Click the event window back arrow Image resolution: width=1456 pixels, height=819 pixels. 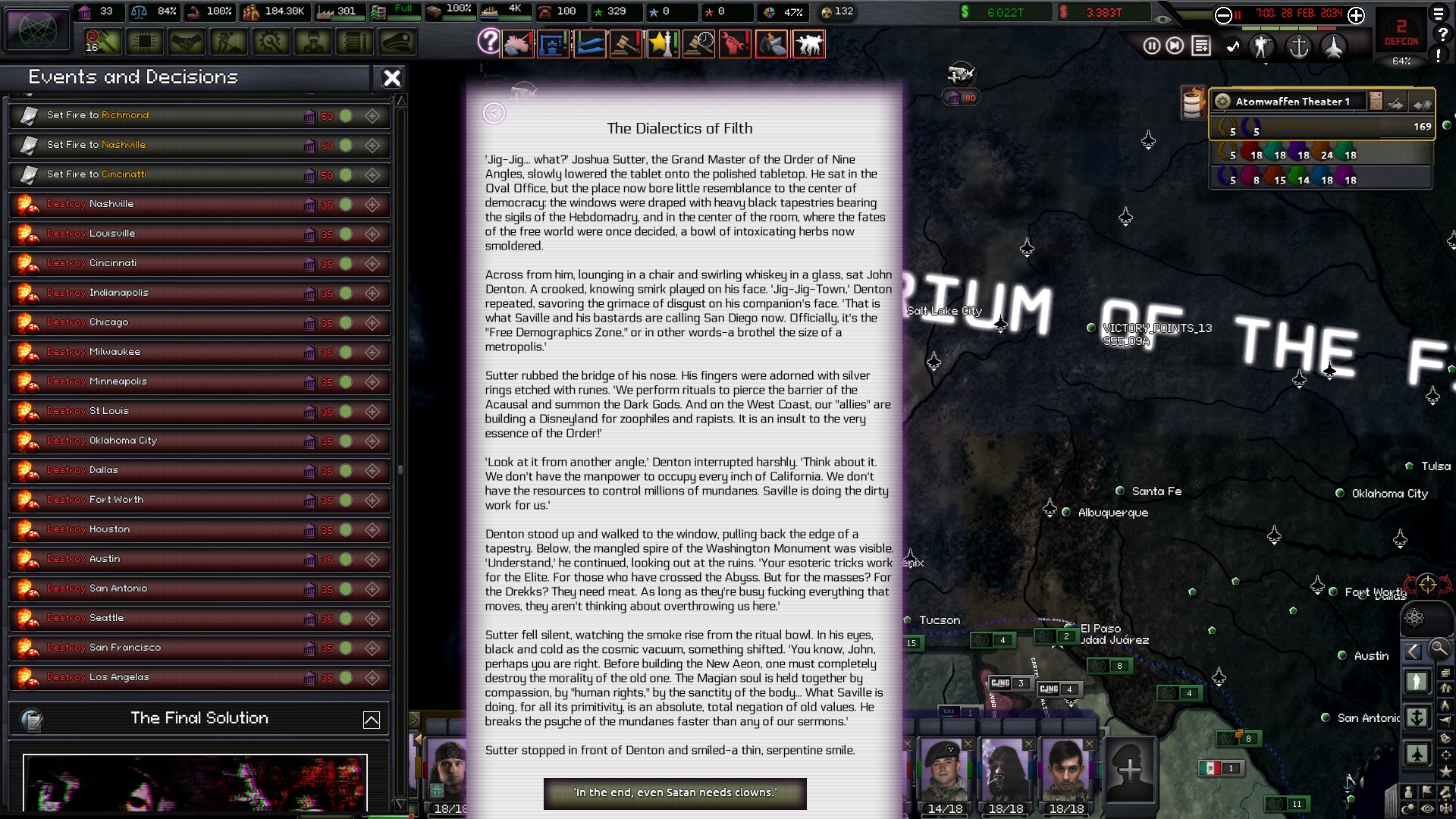[494, 113]
